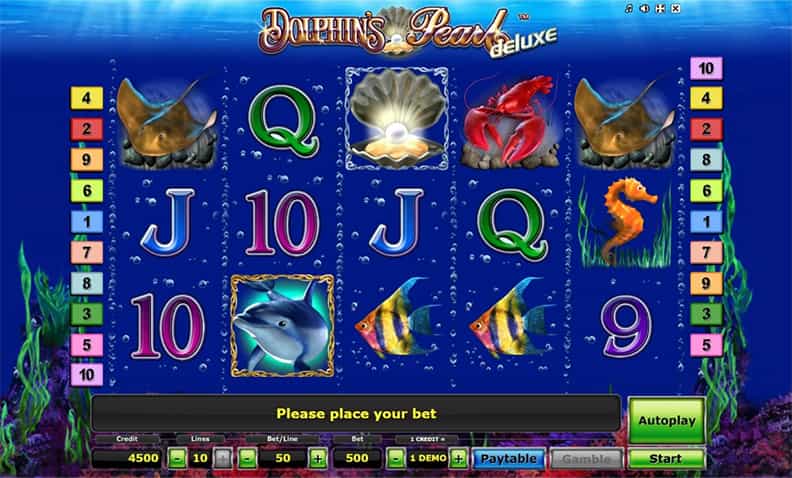
Task: Close the game window
Action: (676, 9)
